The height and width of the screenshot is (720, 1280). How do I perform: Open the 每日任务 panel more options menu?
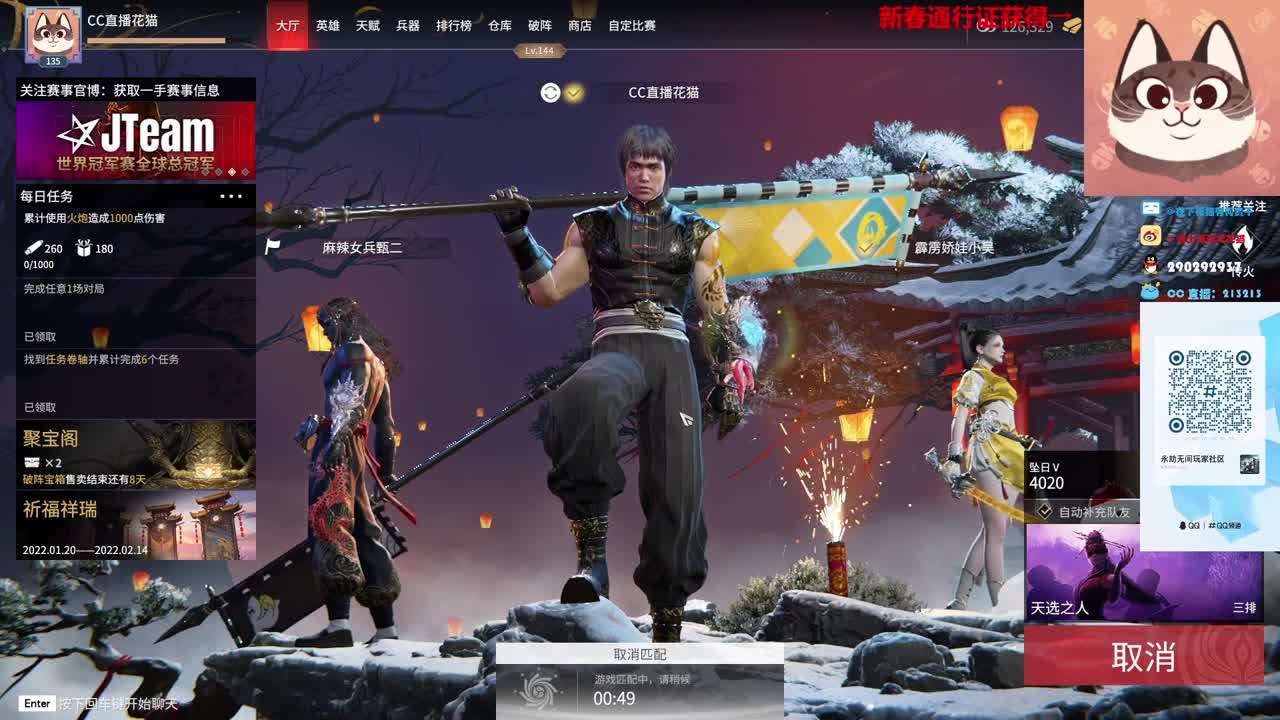[231, 196]
